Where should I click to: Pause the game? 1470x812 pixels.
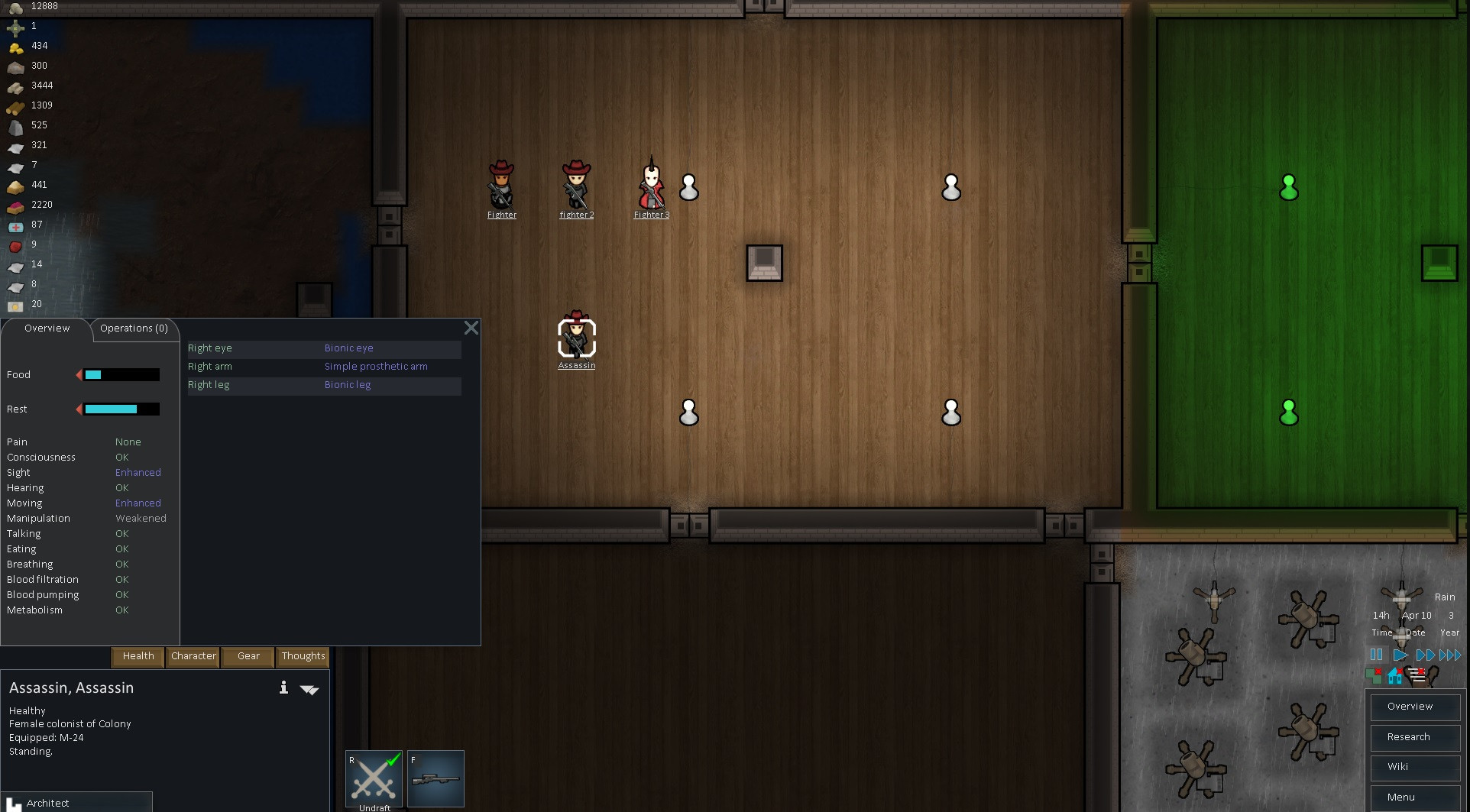pyautogui.click(x=1376, y=655)
